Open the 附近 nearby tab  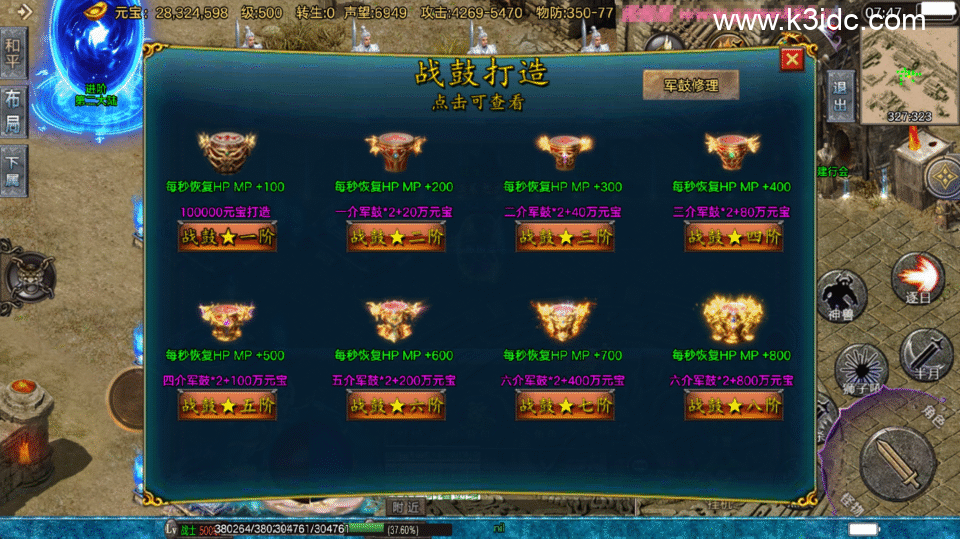point(405,506)
